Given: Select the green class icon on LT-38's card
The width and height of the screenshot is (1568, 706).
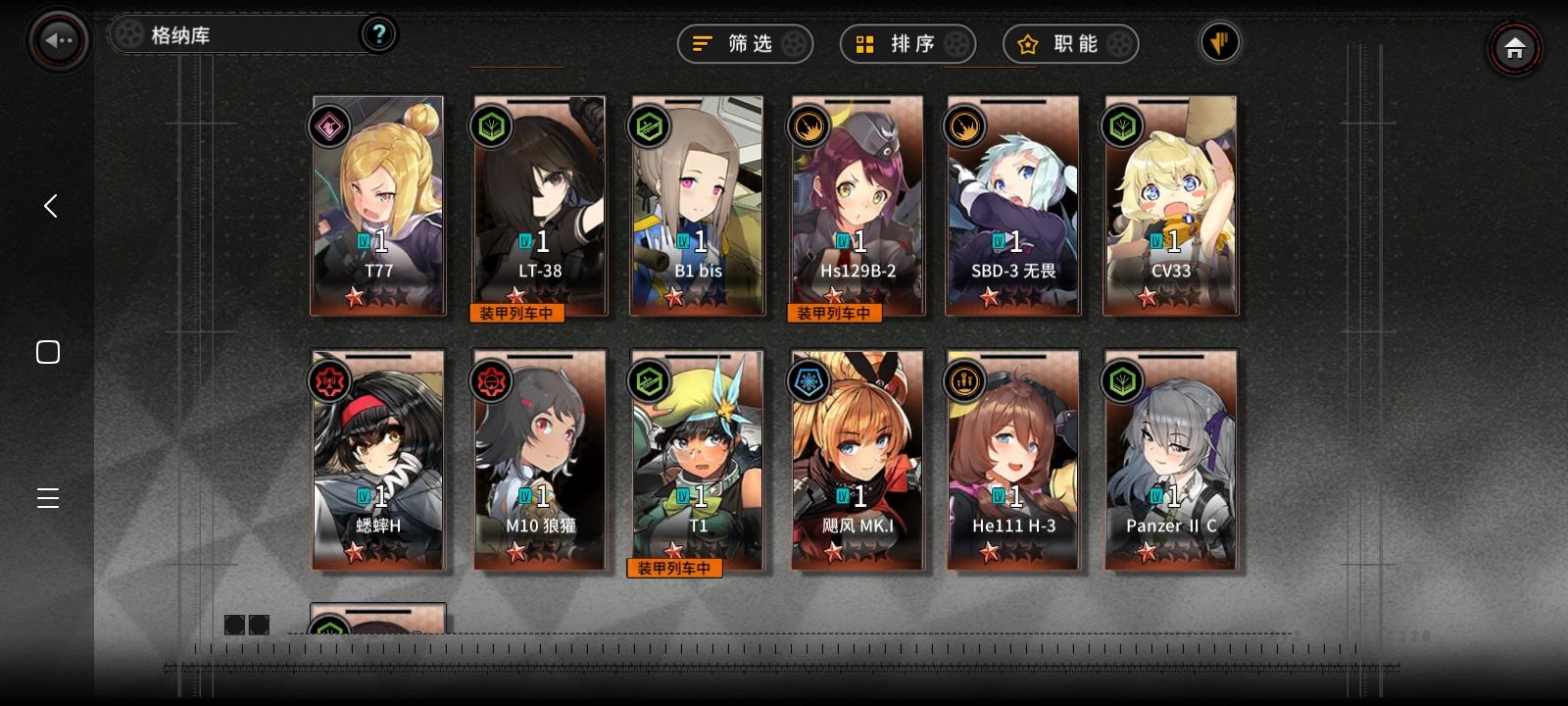Looking at the screenshot, I should tap(491, 126).
